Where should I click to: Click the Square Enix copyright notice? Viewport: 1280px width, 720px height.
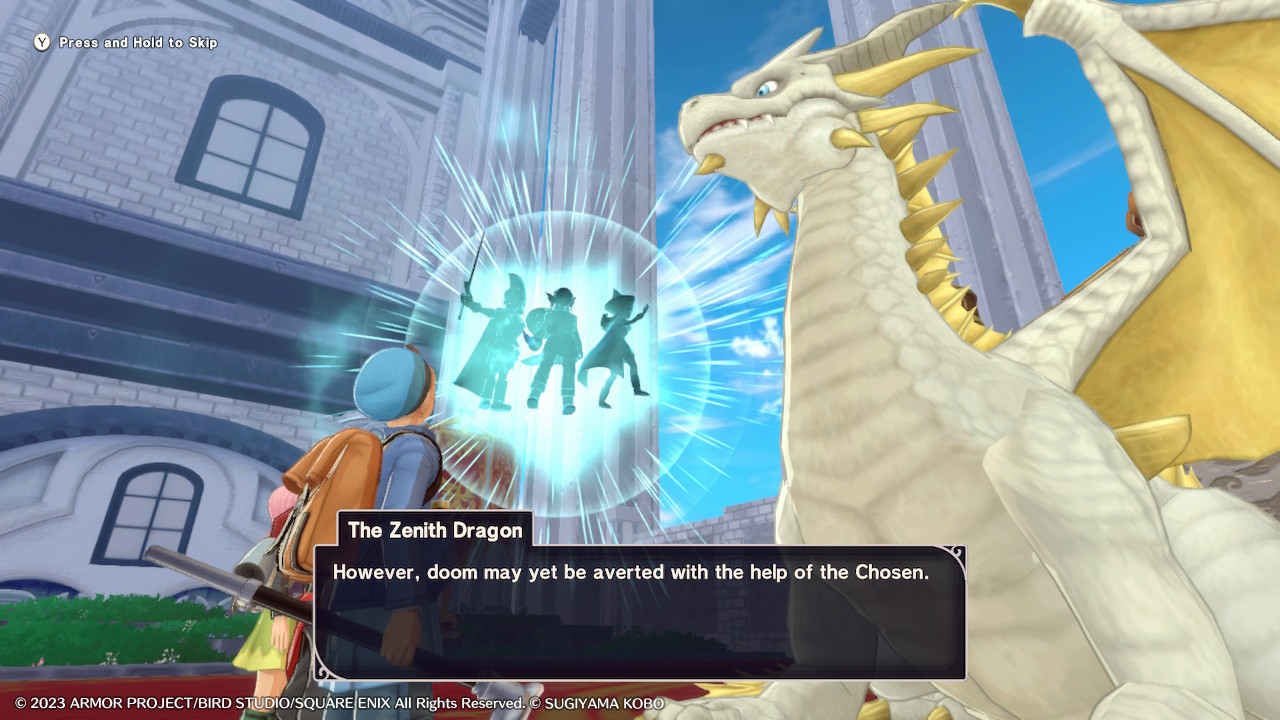340,703
